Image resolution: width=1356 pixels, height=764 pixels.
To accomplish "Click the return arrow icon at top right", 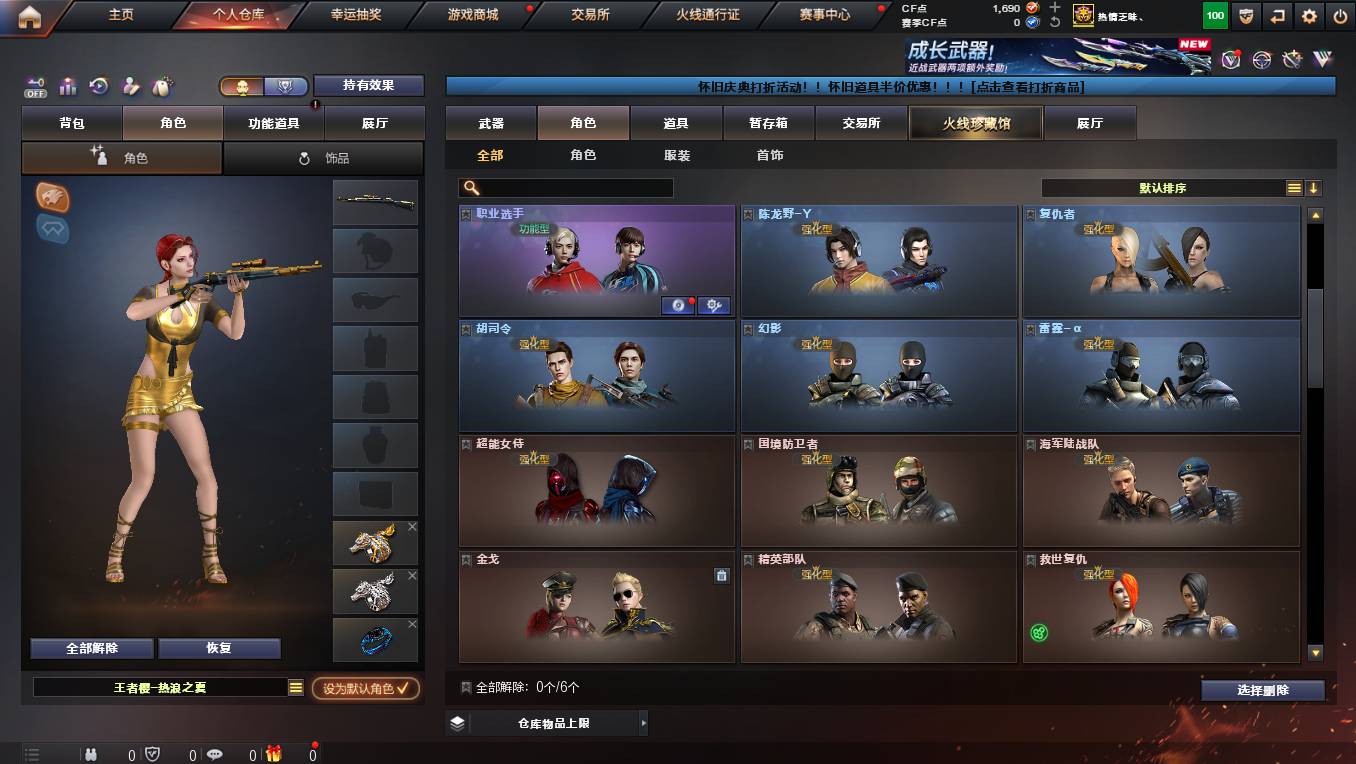I will pos(1277,16).
